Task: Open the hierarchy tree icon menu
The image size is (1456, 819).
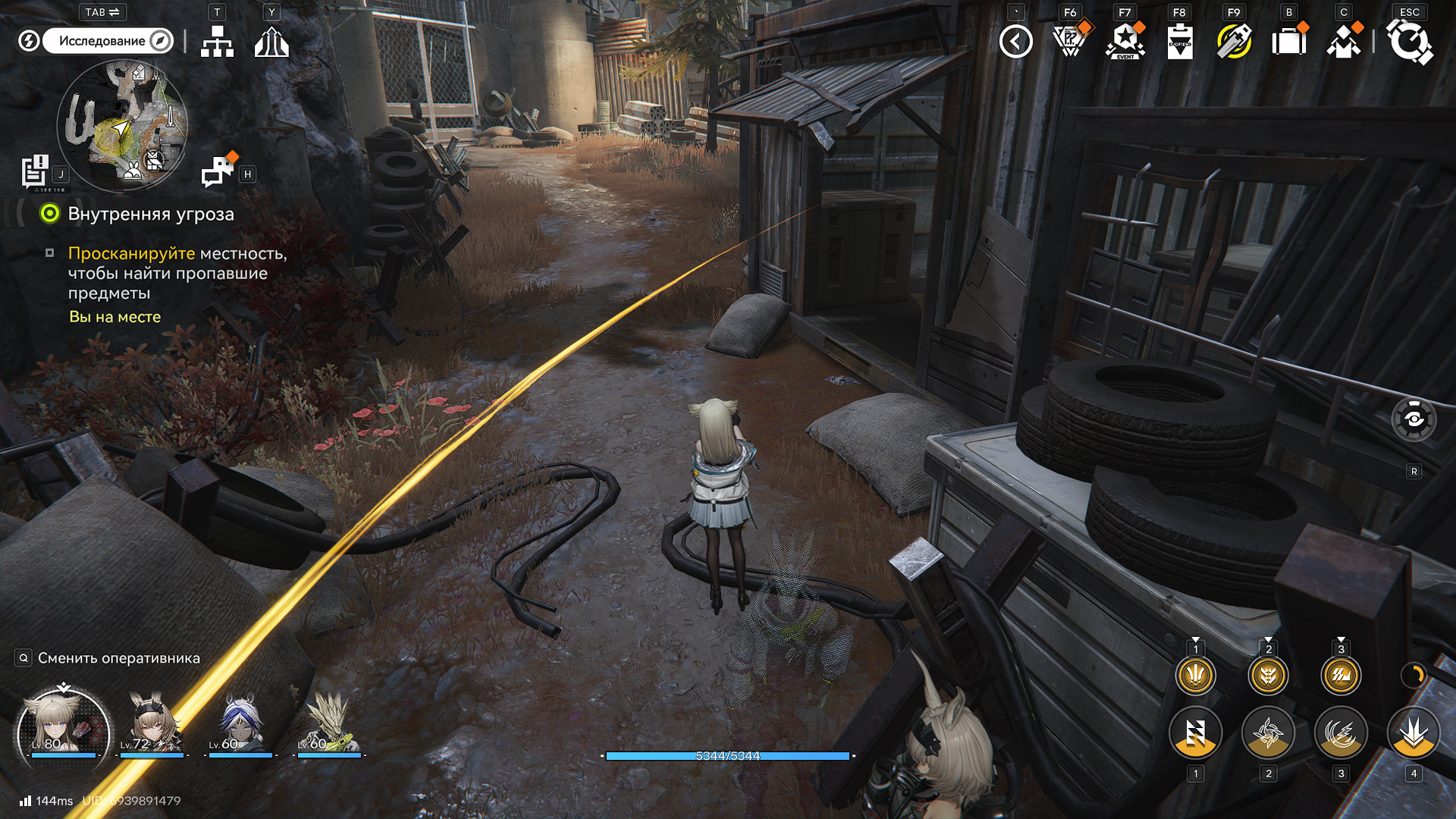Action: (217, 42)
